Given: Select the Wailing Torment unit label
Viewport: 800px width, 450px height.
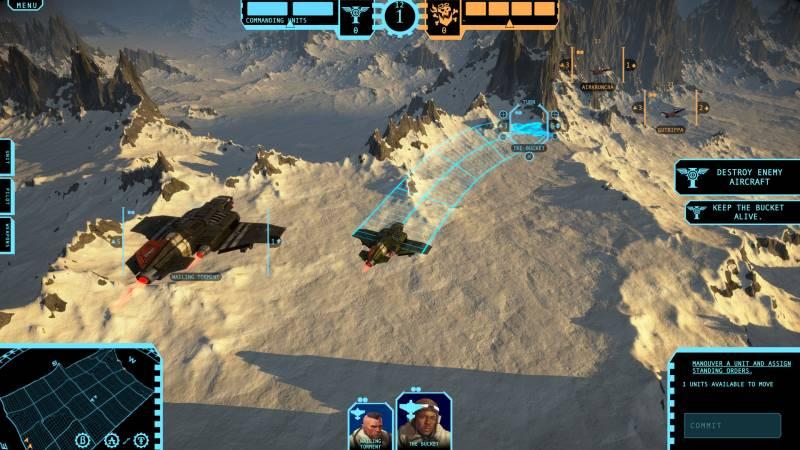Looking at the screenshot, I should click(x=195, y=277).
